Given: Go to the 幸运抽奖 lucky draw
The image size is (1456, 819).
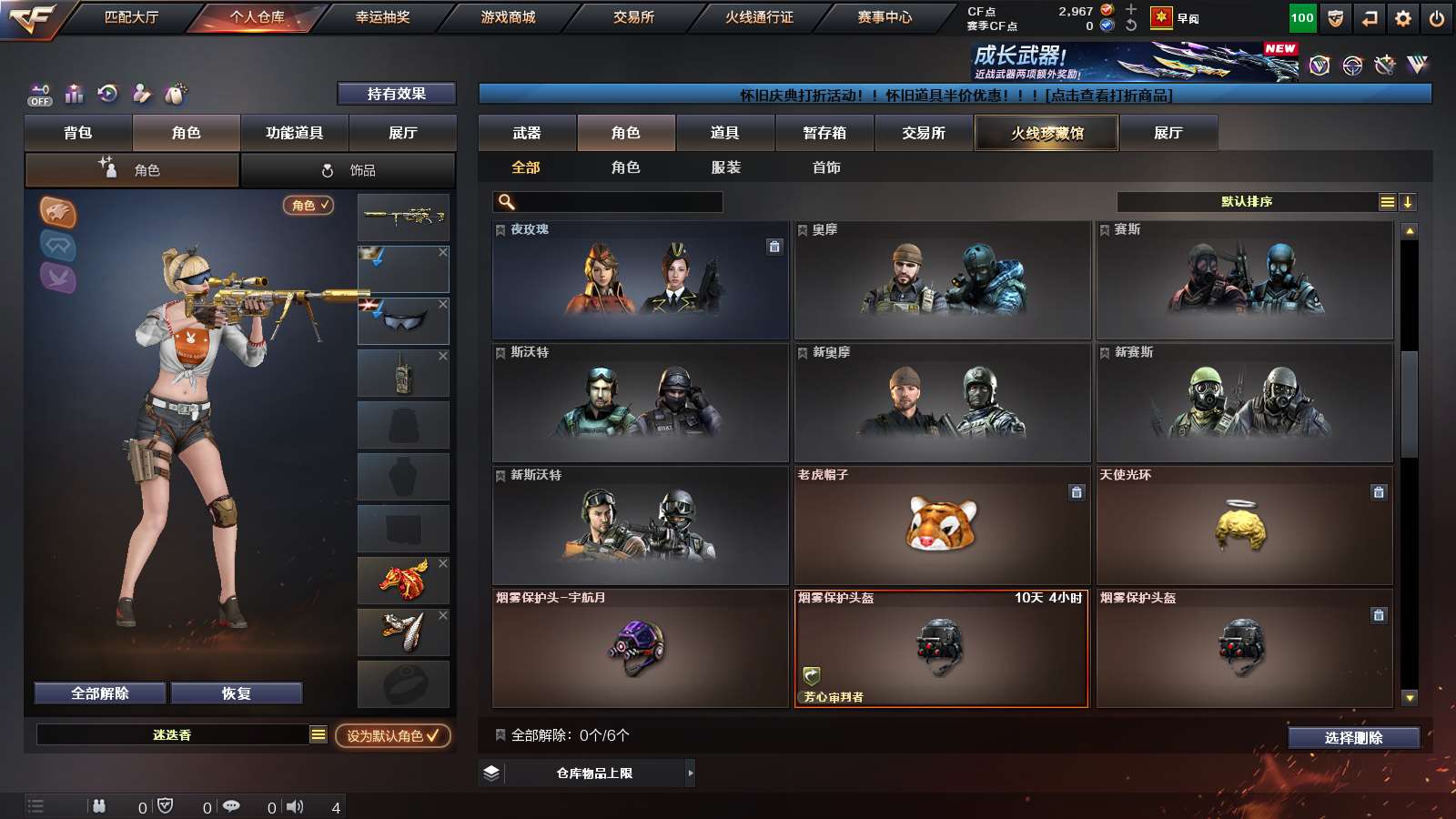Looking at the screenshot, I should pos(382,17).
